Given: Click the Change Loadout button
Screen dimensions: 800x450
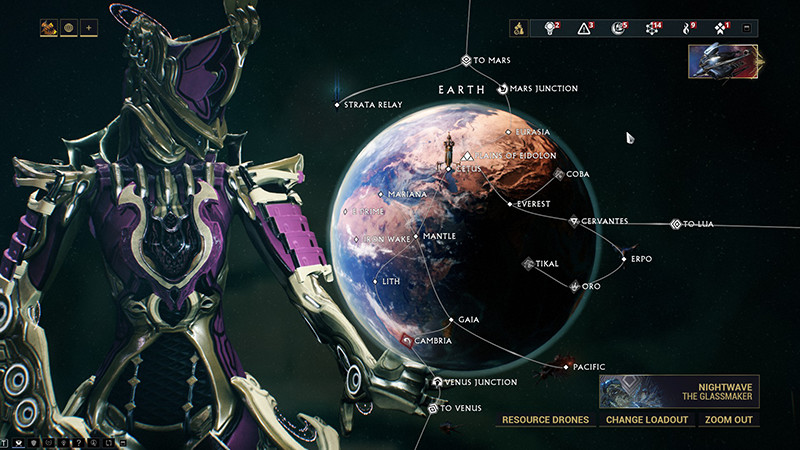Looking at the screenshot, I should (x=646, y=419).
